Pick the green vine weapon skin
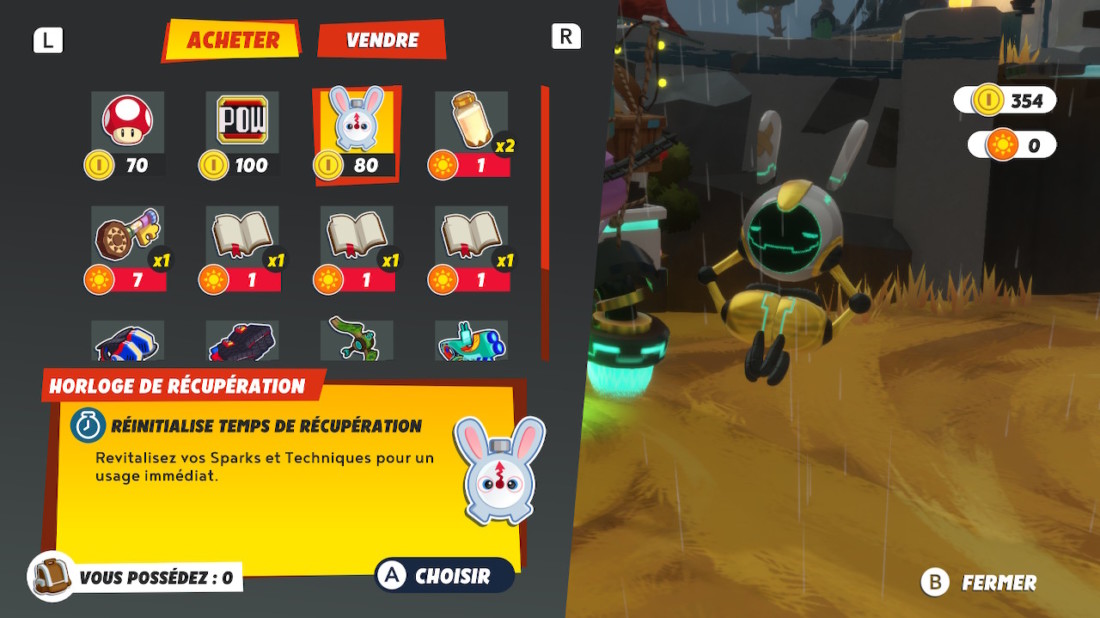 pyautogui.click(x=357, y=341)
